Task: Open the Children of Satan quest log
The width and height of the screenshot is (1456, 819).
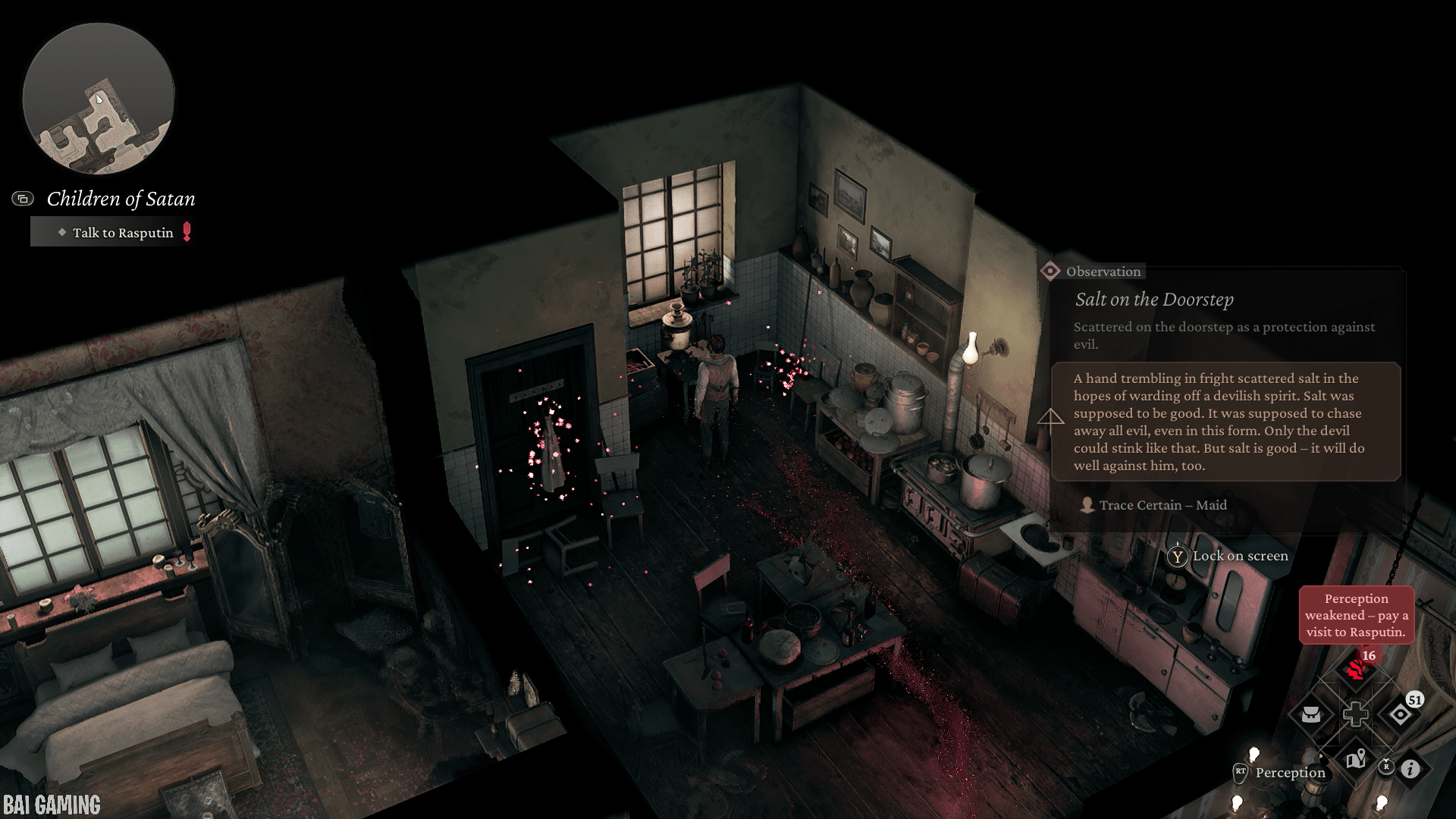Action: pyautogui.click(x=121, y=199)
